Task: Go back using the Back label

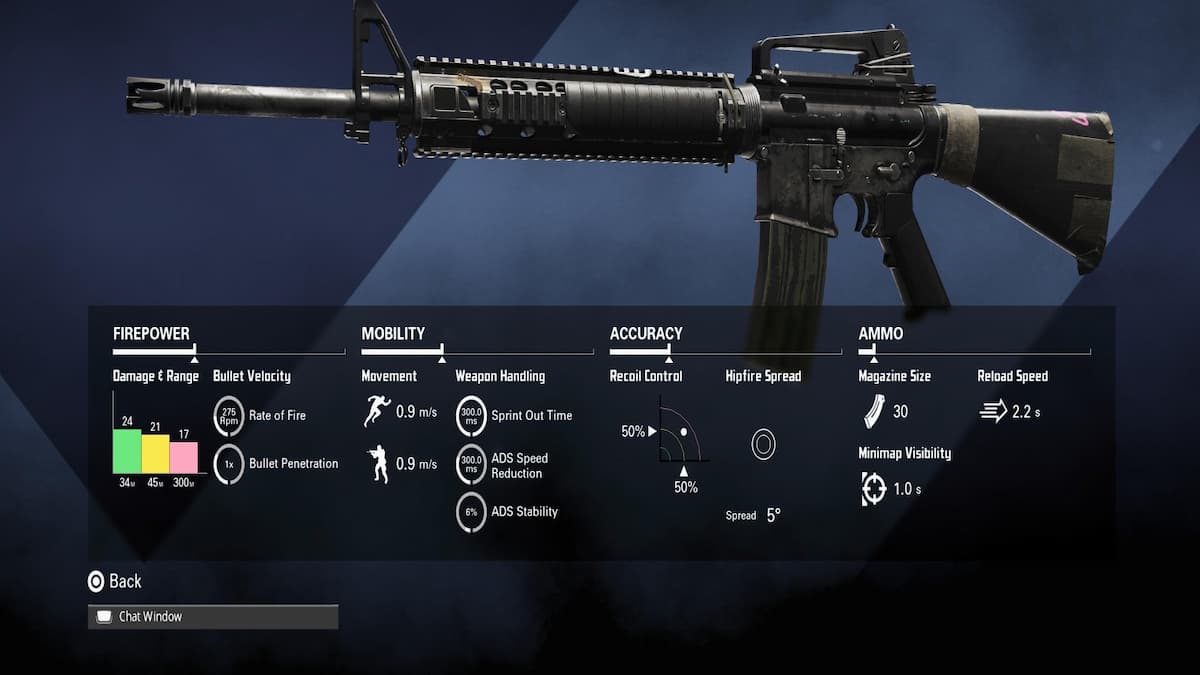Action: [125, 581]
